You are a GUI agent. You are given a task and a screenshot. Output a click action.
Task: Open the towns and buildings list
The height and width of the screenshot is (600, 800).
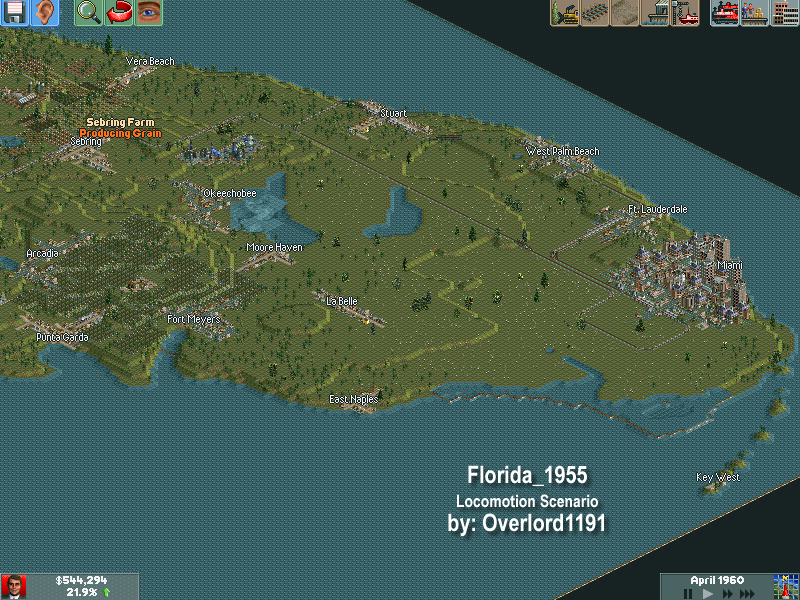point(785,13)
